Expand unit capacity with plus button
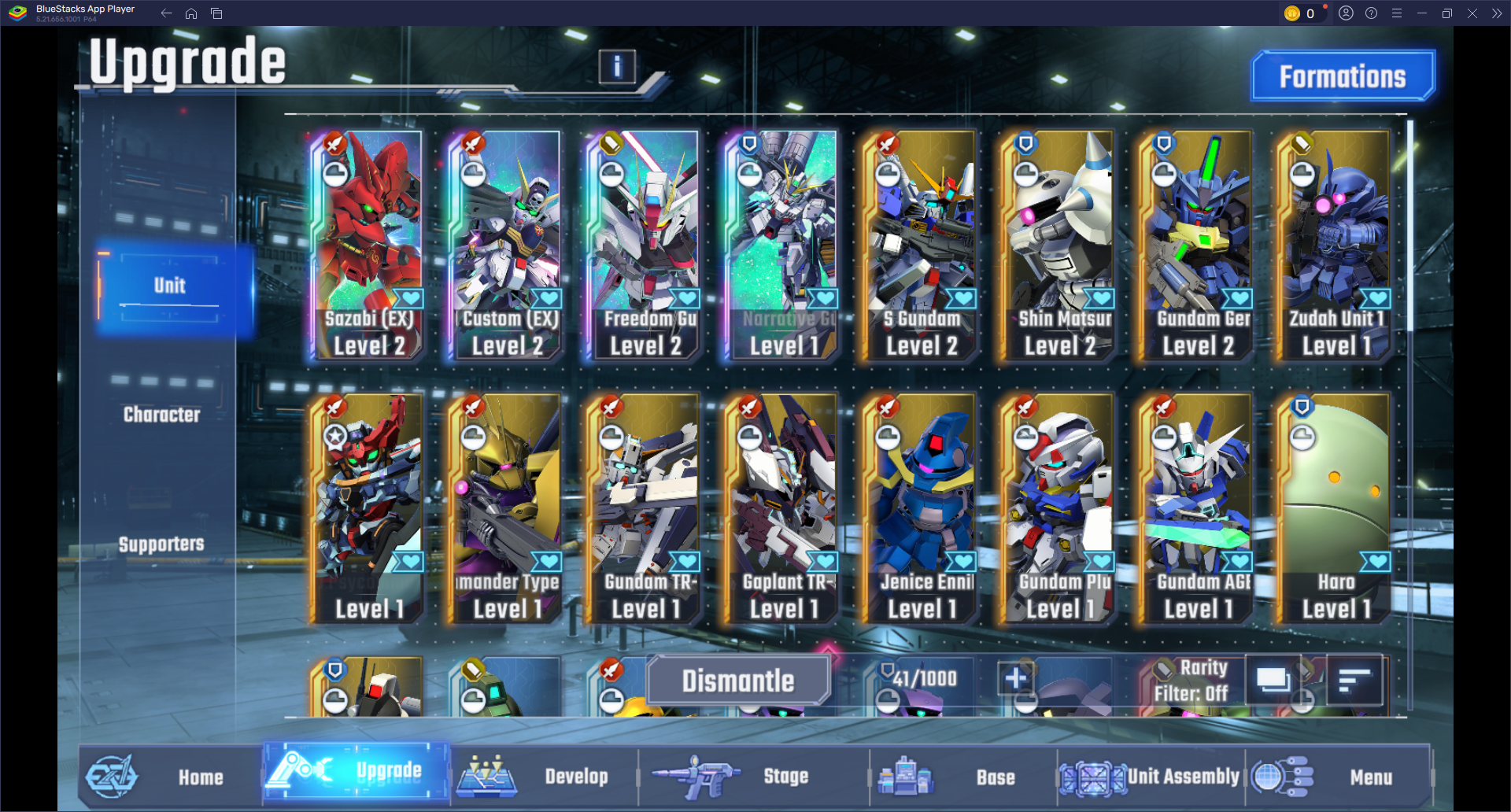1511x812 pixels. click(1015, 678)
